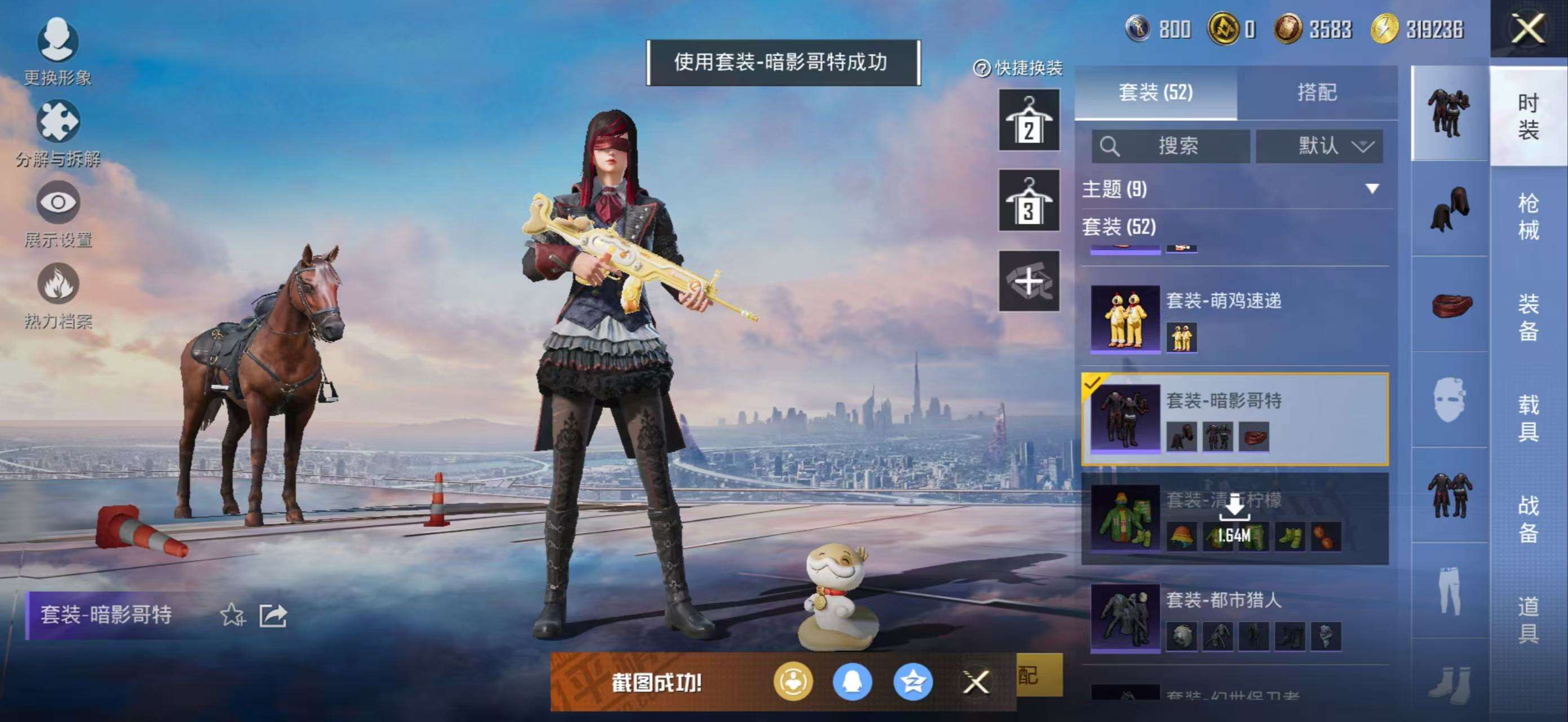
Task: Close the wardrobe screen
Action: click(x=1527, y=29)
